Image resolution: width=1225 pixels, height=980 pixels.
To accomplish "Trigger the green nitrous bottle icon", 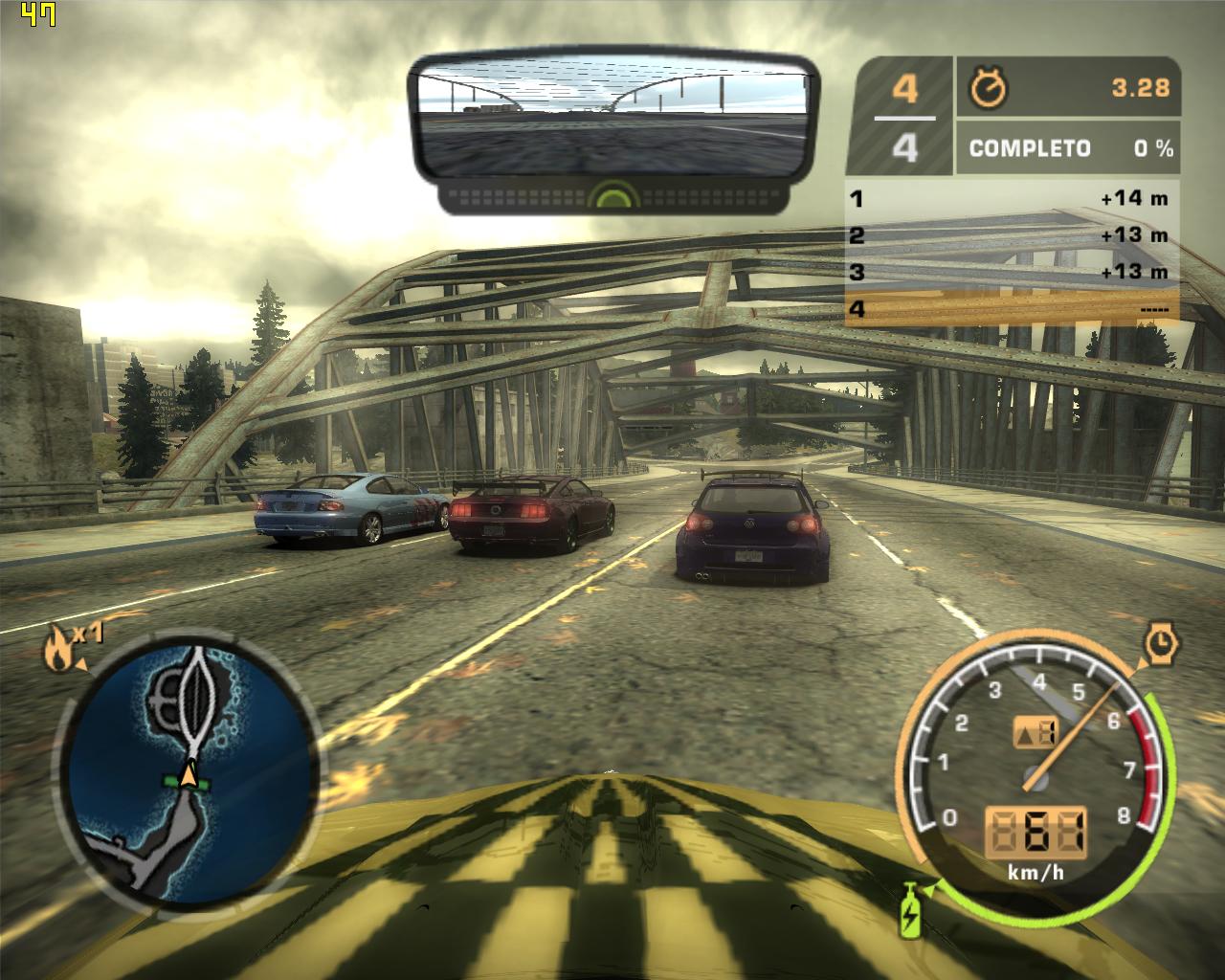I will pos(909,913).
